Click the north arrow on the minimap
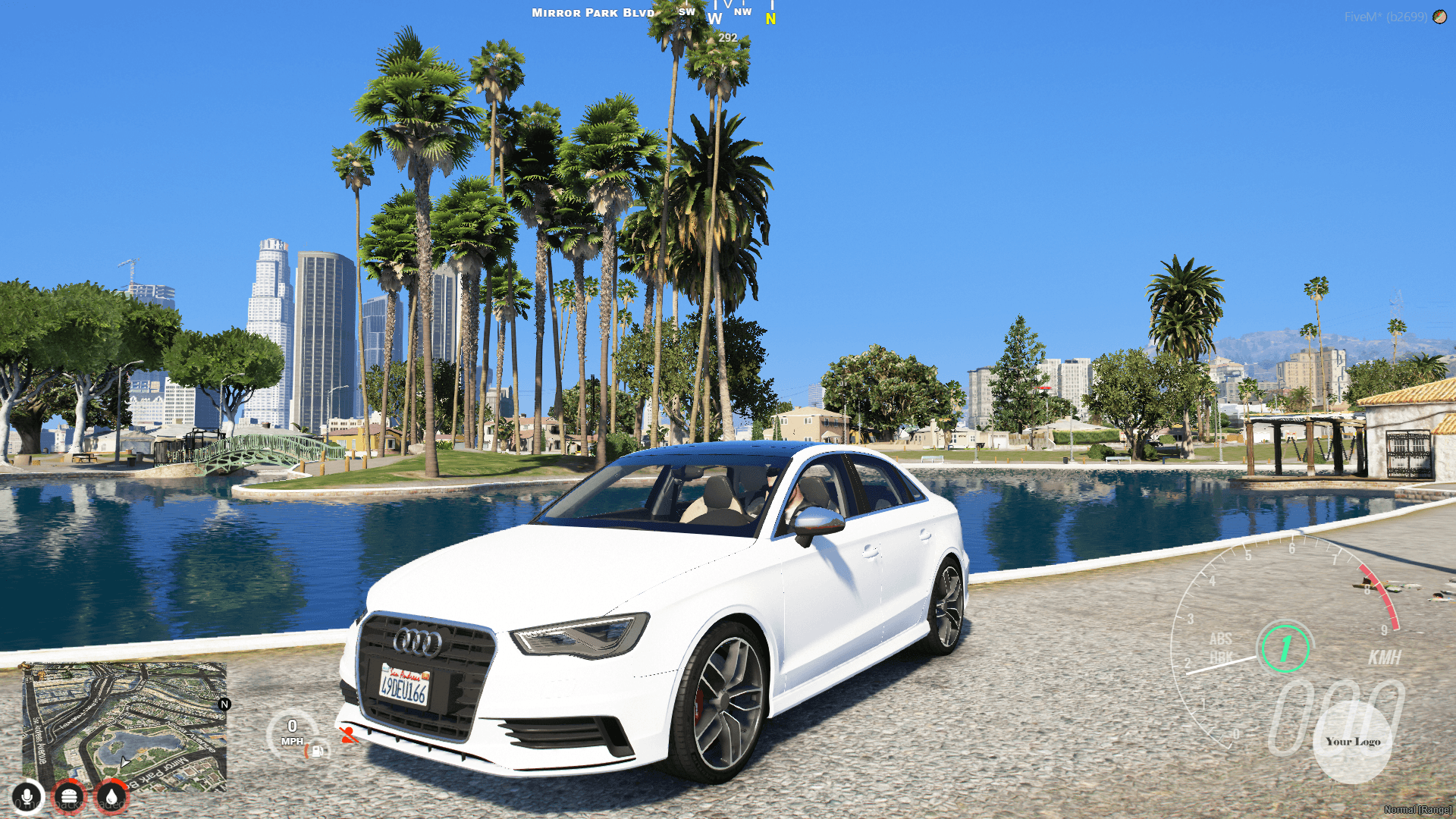 click(224, 705)
